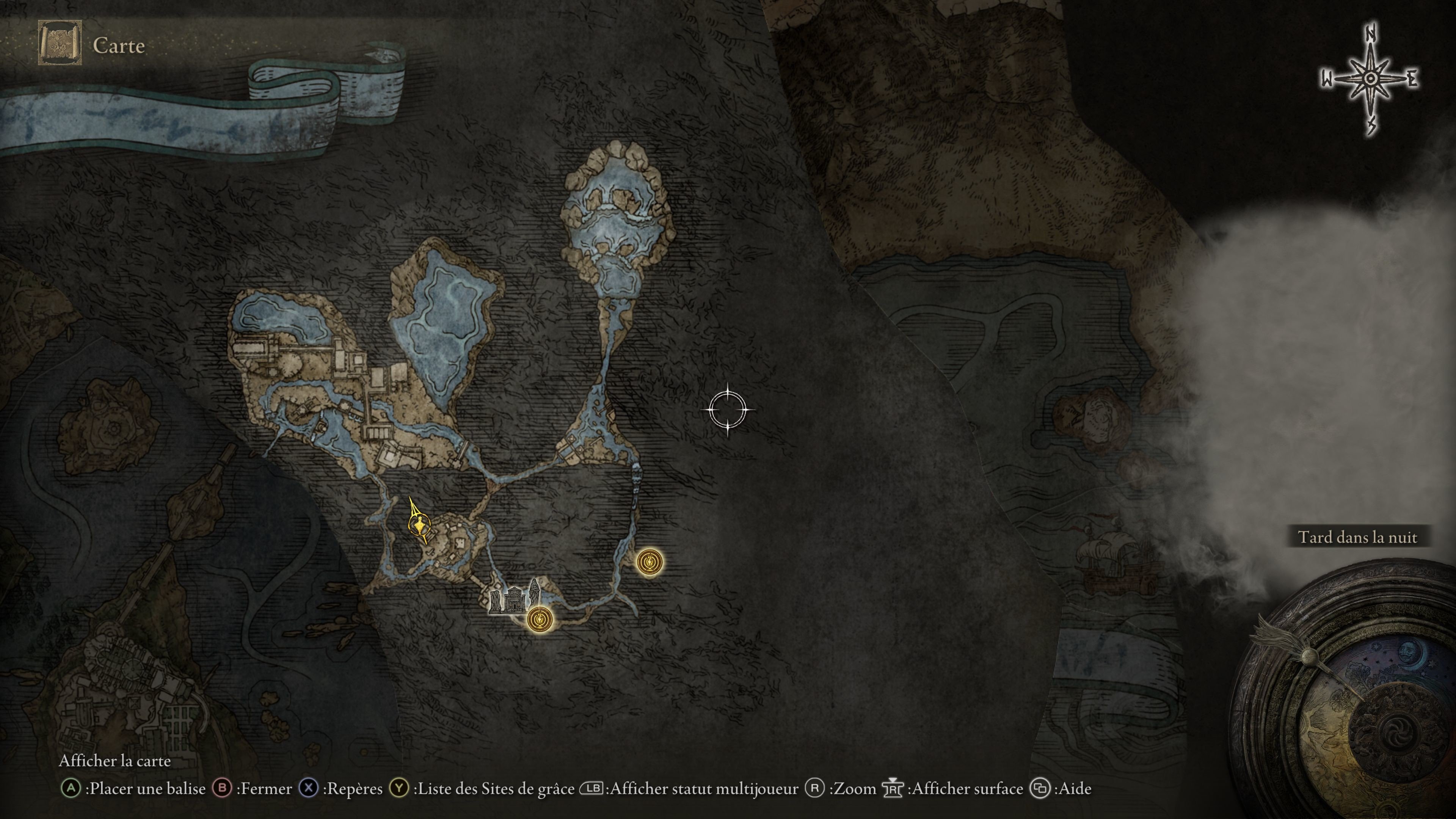
Task: Choose the lone Site of Grace by the river
Action: (650, 562)
